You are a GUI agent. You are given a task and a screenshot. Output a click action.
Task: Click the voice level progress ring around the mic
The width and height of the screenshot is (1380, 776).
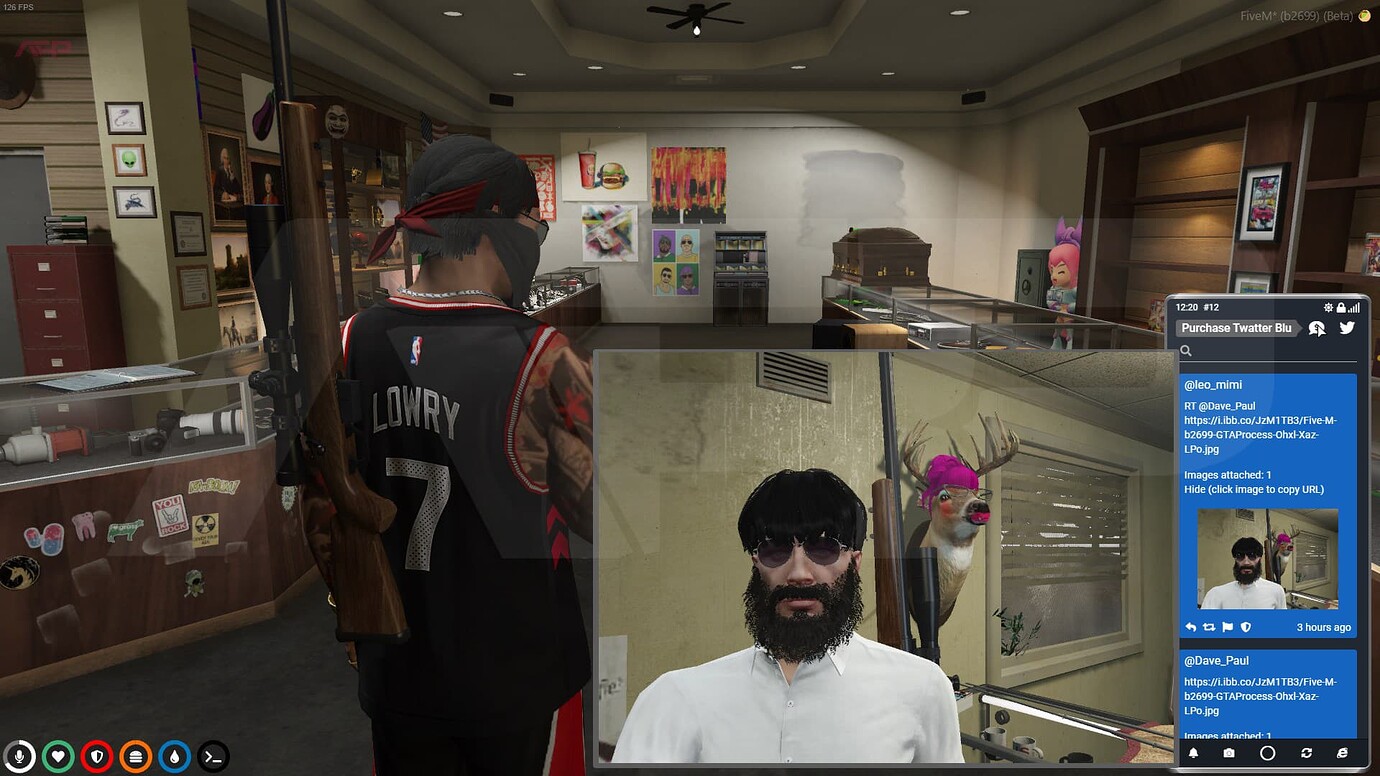pyautogui.click(x=21, y=743)
